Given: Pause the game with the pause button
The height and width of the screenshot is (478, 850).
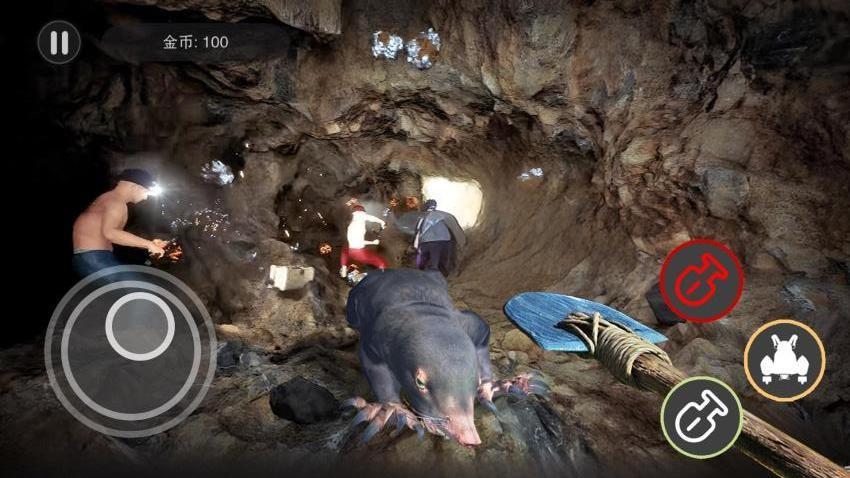Looking at the screenshot, I should point(59,43).
